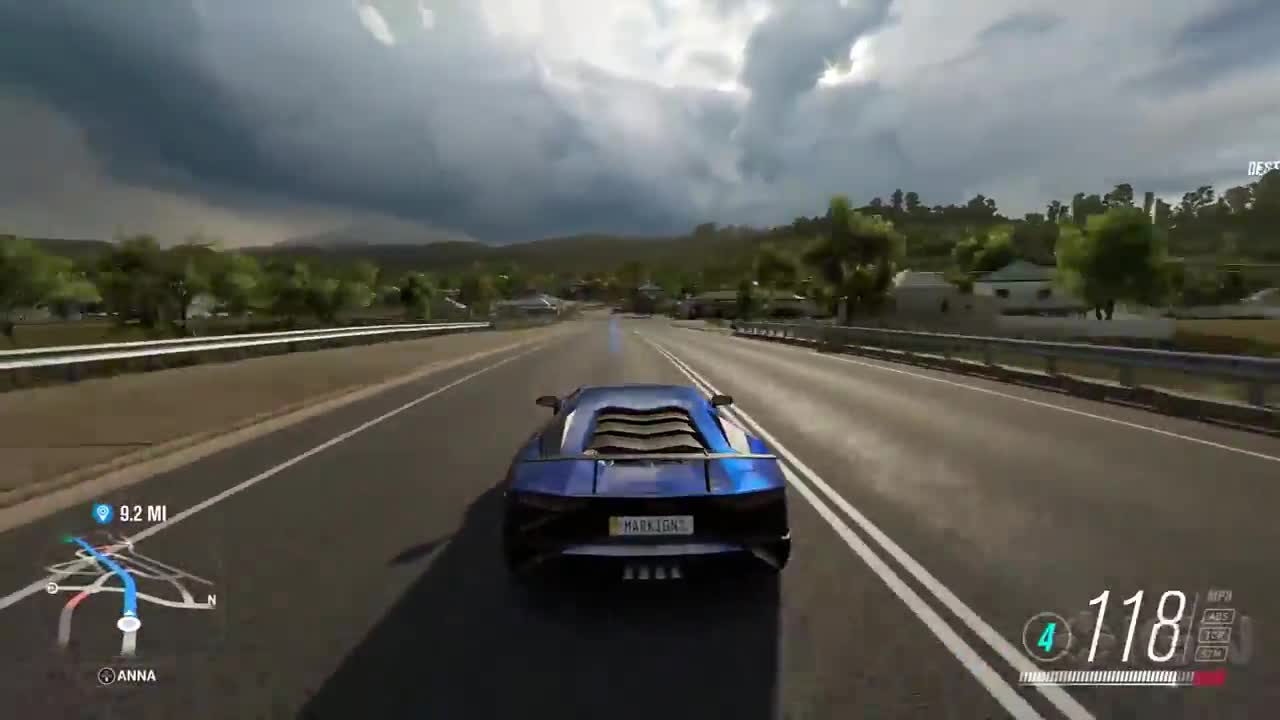Click the TCR traction control indicator
Screen dimensions: 1280x720
[1216, 633]
